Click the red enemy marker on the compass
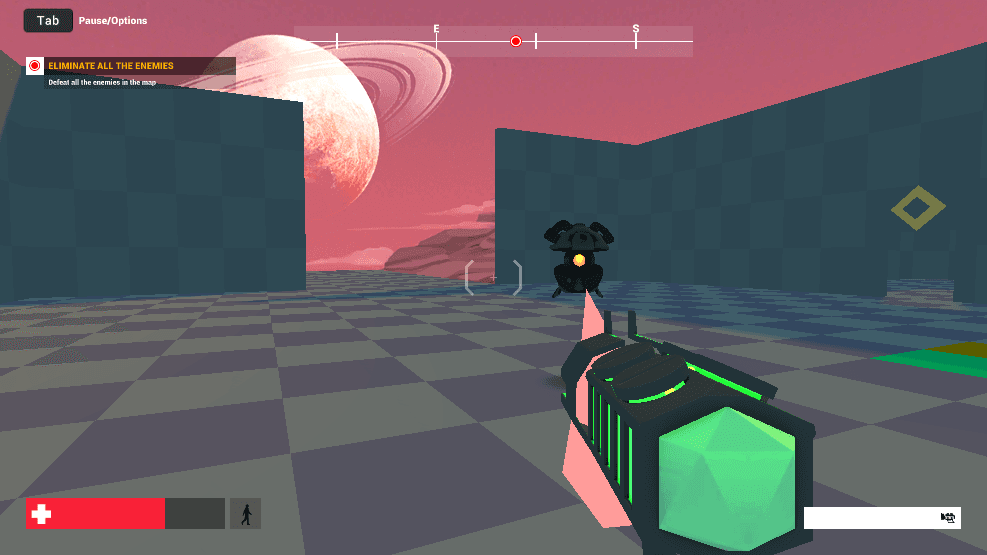The width and height of the screenshot is (987, 555). click(x=516, y=41)
